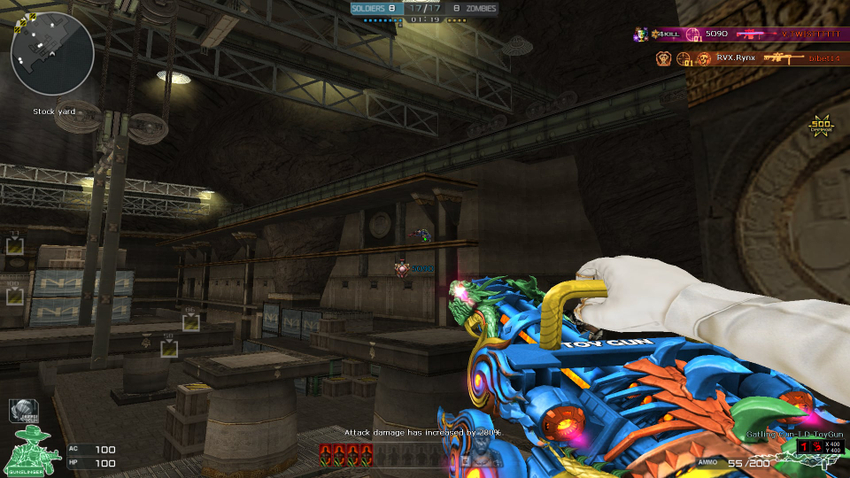Click the character portrait icon beside the weapon
This screenshot has height=478, width=850.
(x=482, y=457)
